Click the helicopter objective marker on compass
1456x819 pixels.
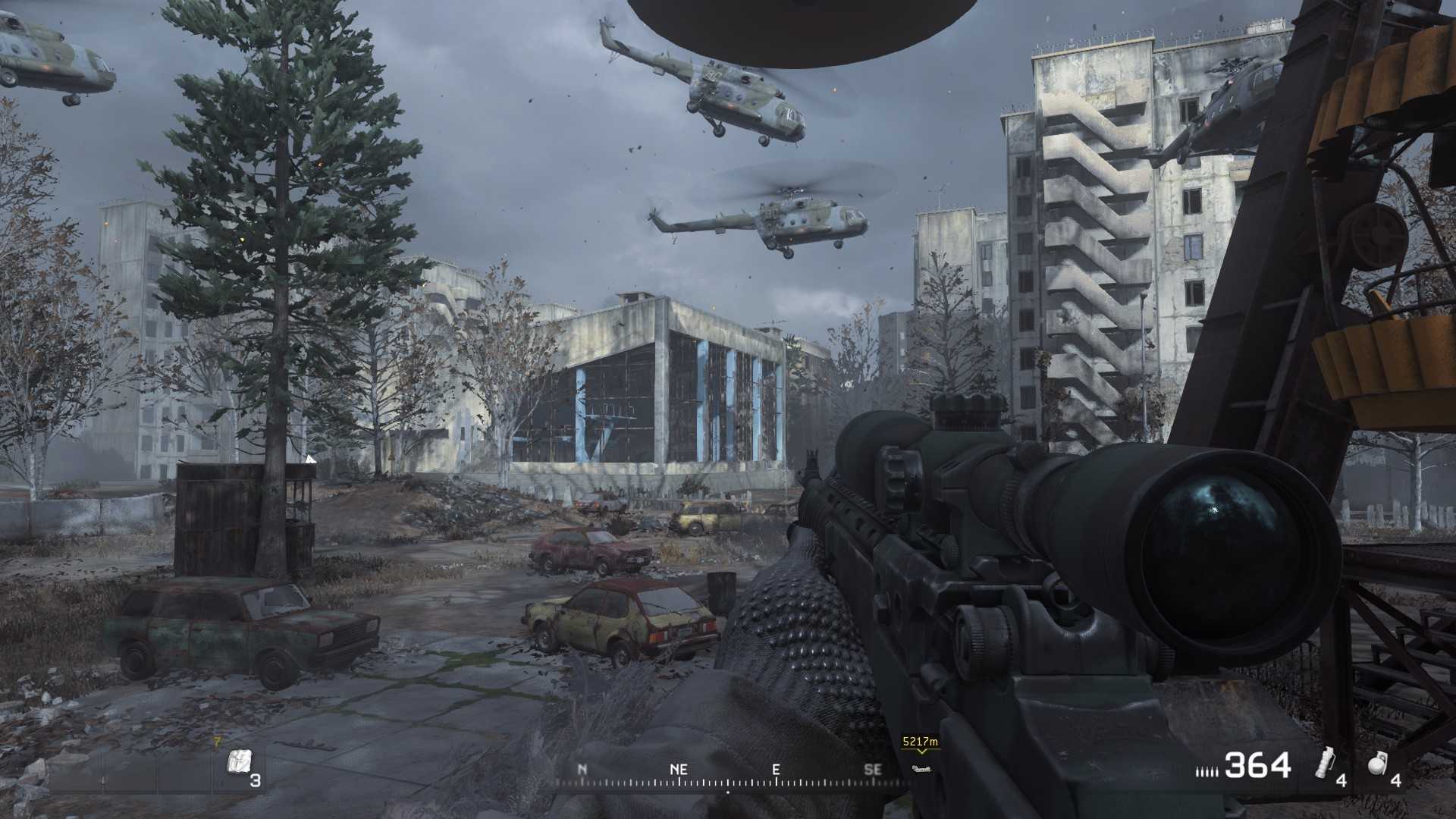921,769
